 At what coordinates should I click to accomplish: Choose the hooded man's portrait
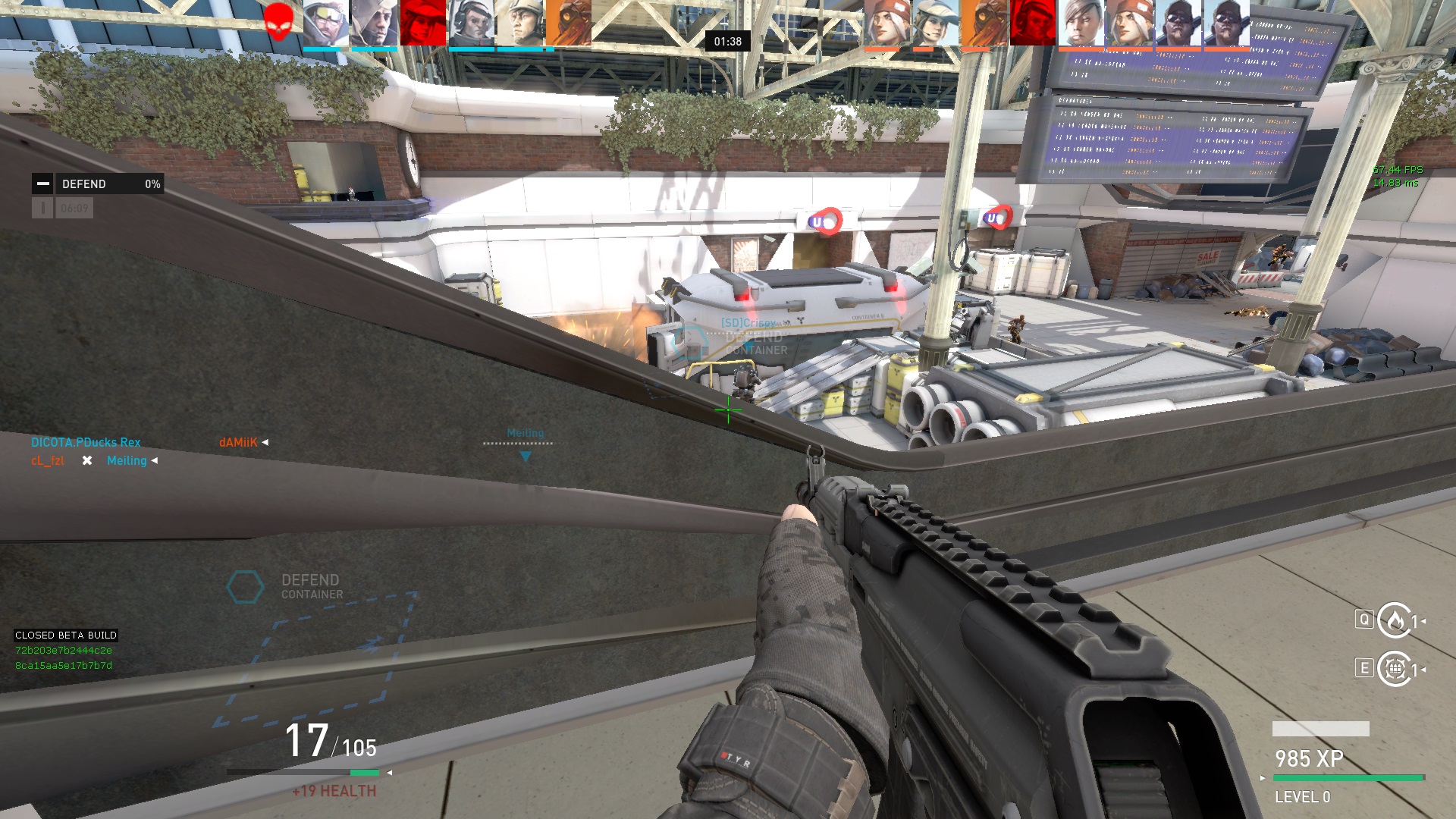[x=375, y=23]
